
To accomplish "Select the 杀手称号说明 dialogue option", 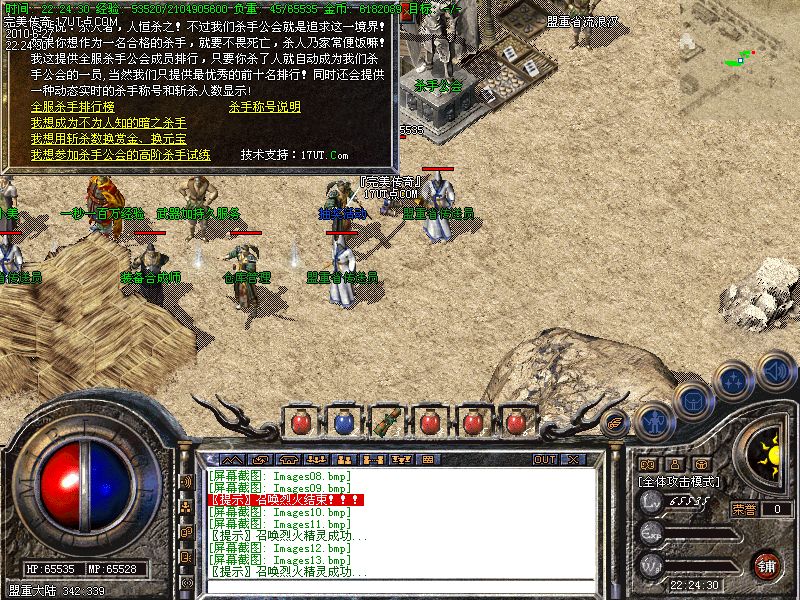I will pos(264,106).
